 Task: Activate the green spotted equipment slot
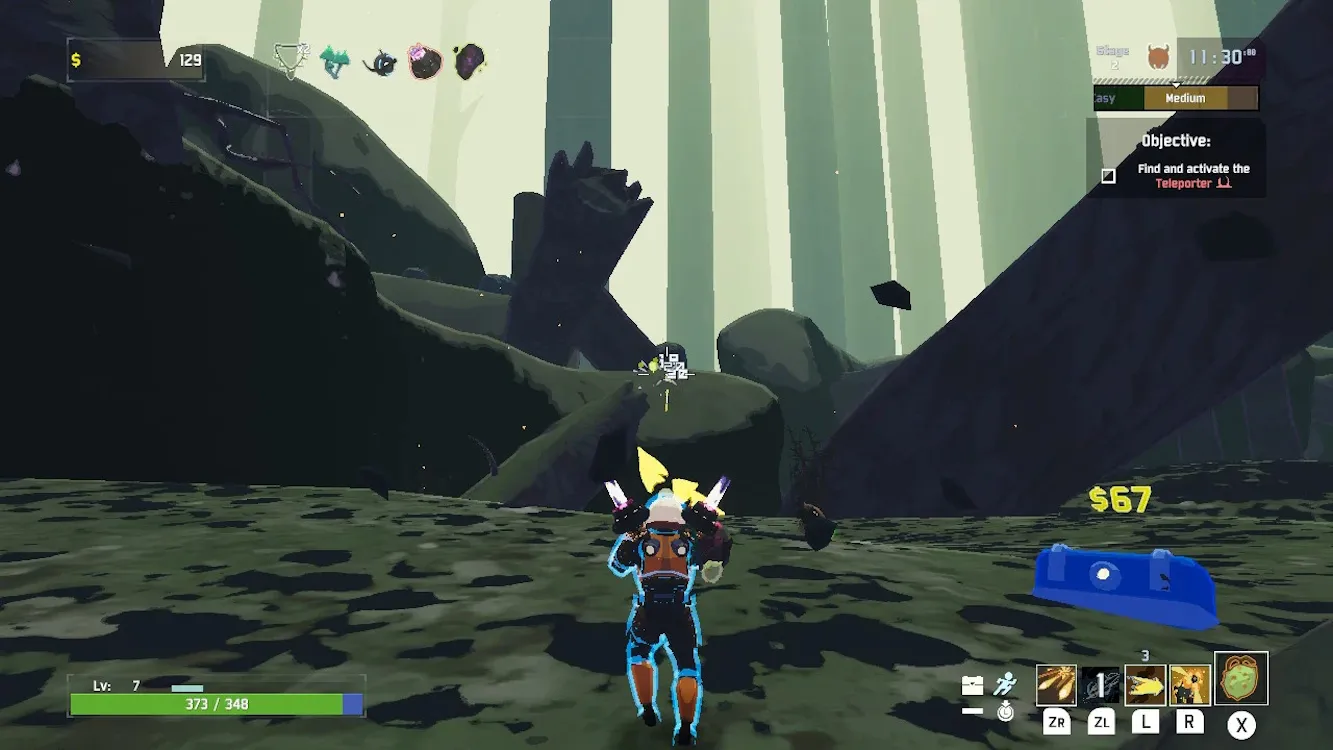1241,678
